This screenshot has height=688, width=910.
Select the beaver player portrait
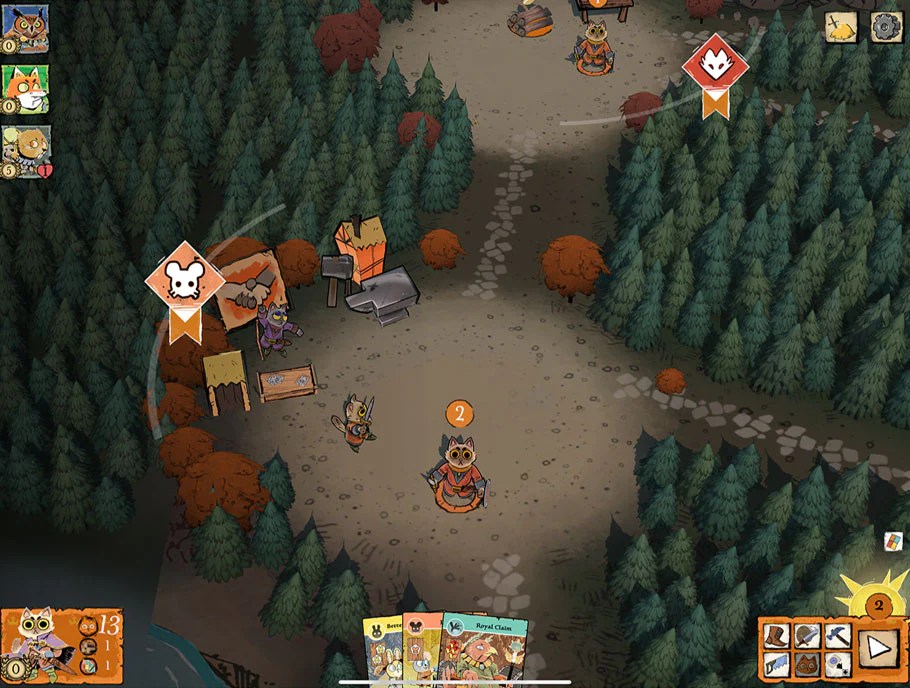tap(25, 150)
